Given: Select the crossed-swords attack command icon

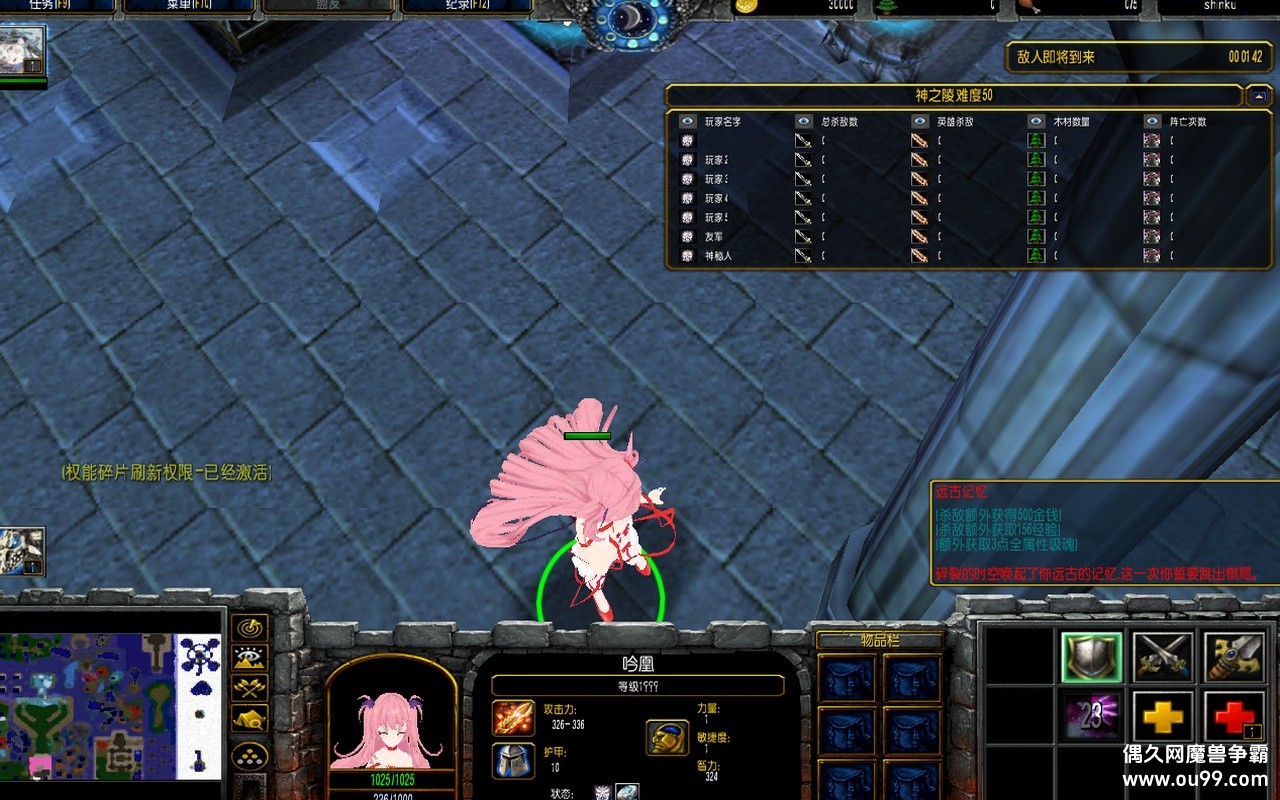Looking at the screenshot, I should pyautogui.click(x=1163, y=655).
